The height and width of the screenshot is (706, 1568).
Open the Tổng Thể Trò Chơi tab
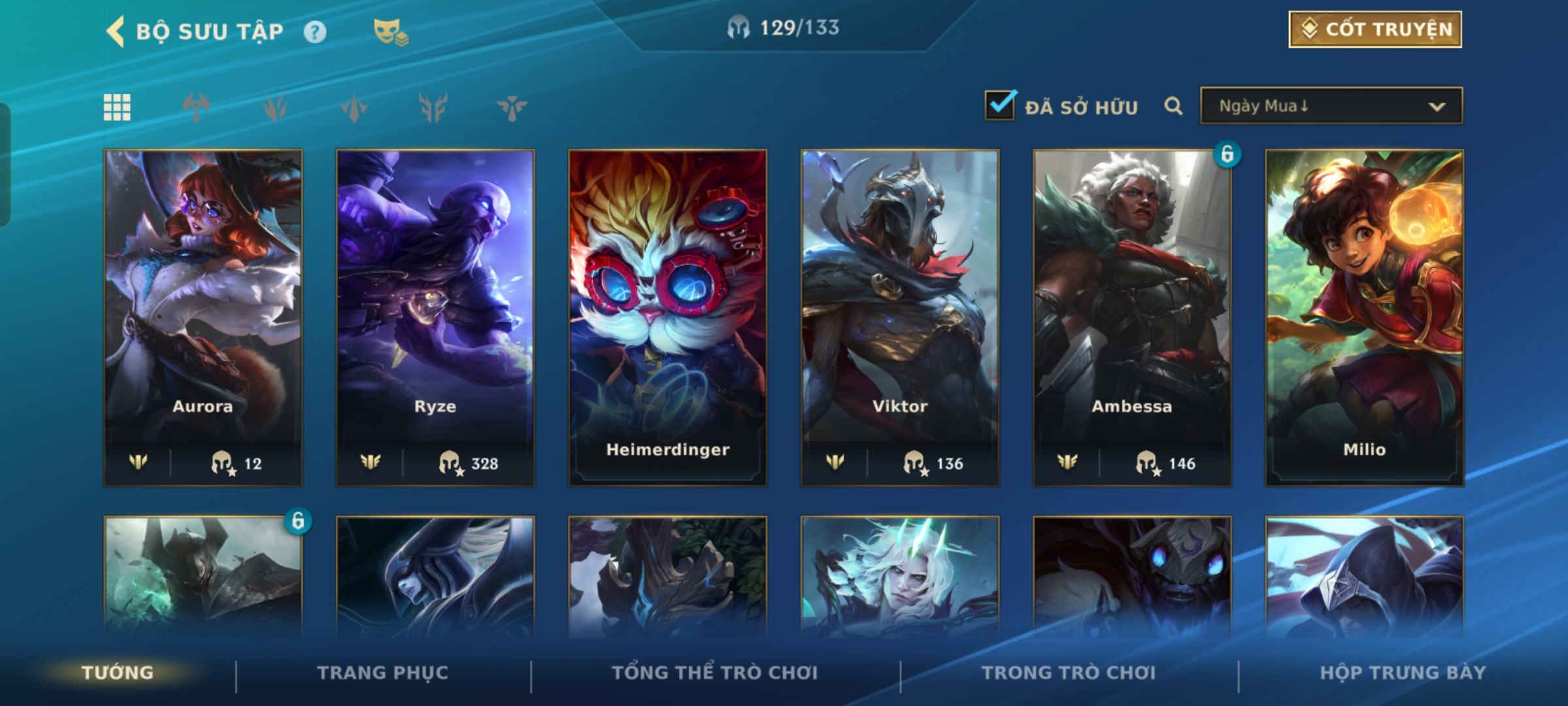[x=715, y=673]
